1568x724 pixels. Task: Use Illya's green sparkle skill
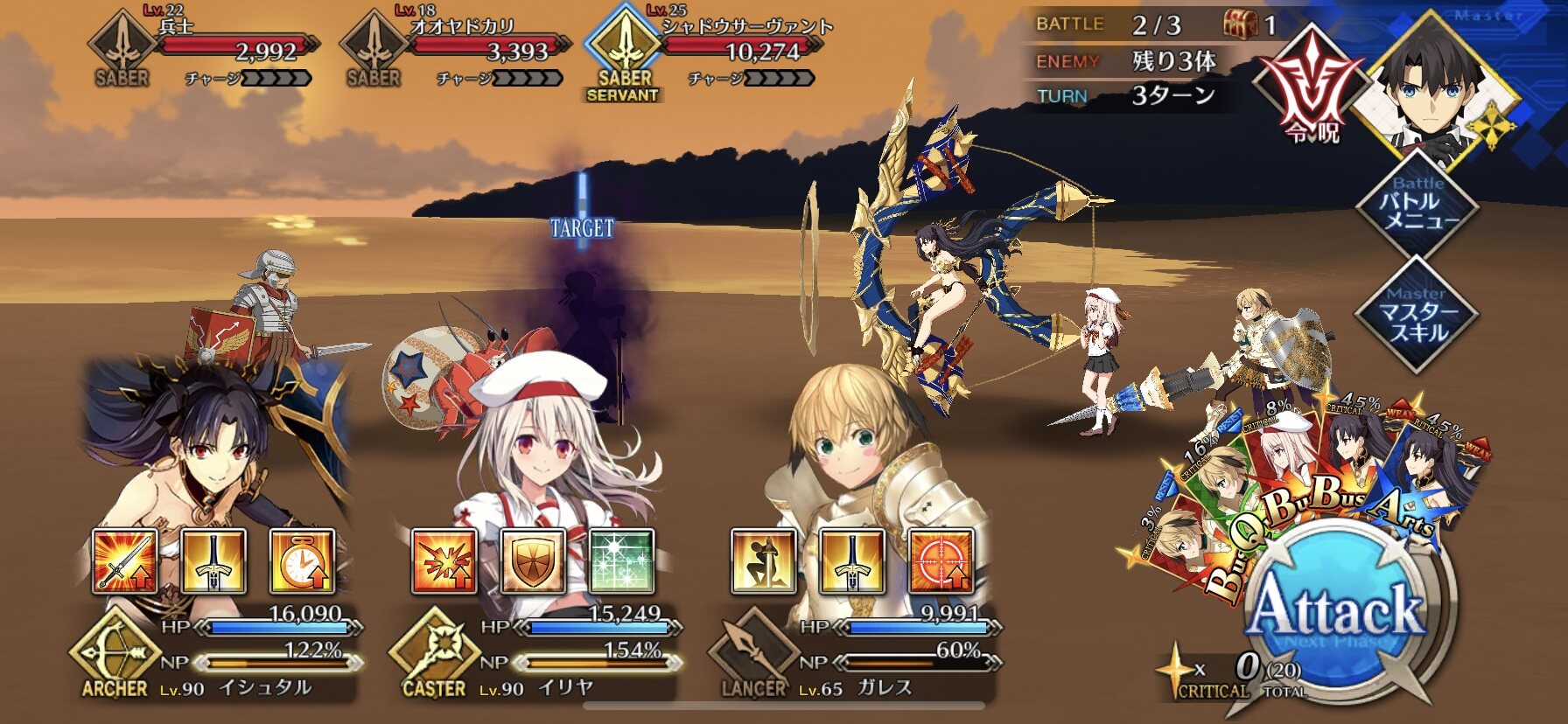tap(621, 561)
